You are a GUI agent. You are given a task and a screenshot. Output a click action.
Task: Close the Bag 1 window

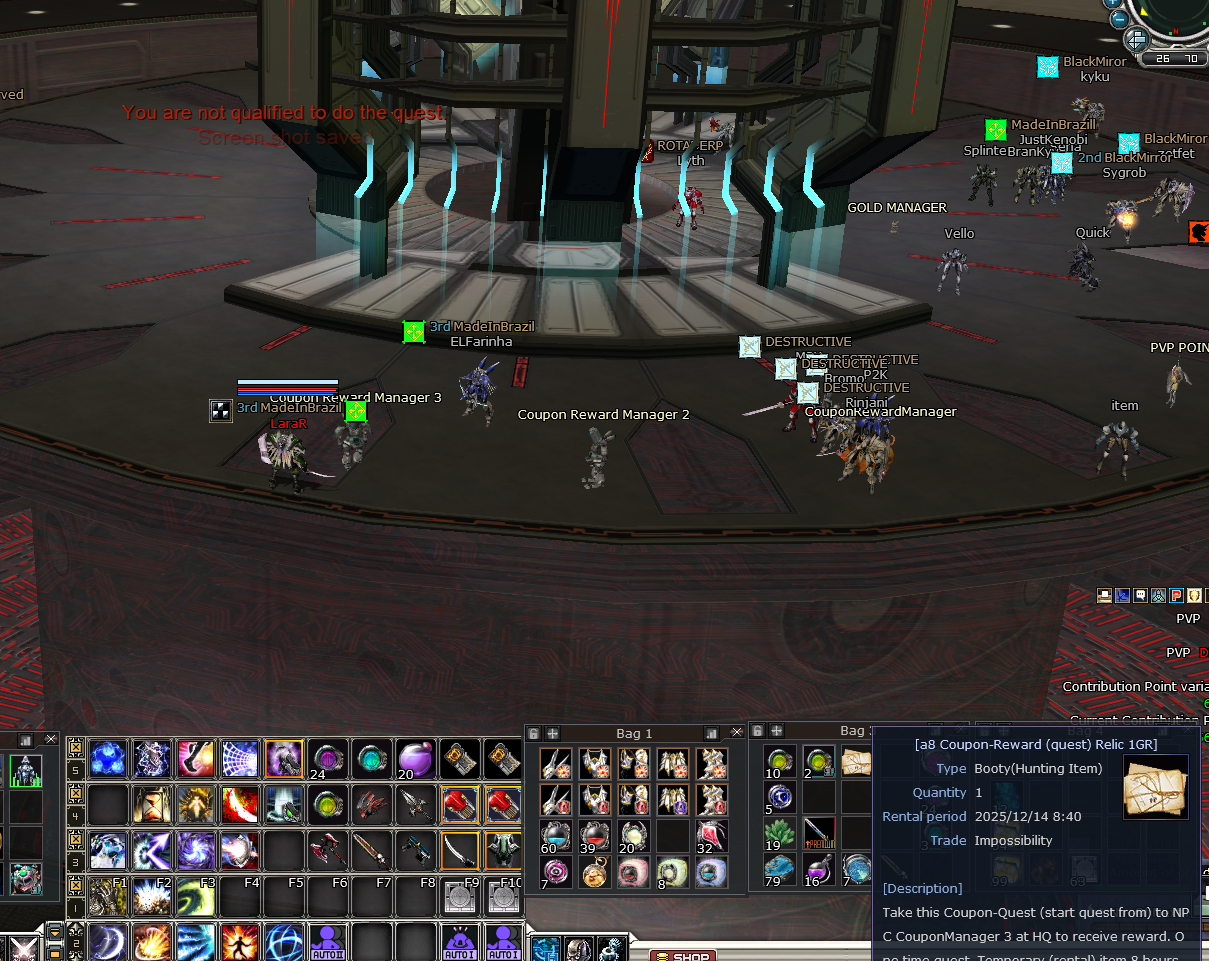(x=737, y=733)
